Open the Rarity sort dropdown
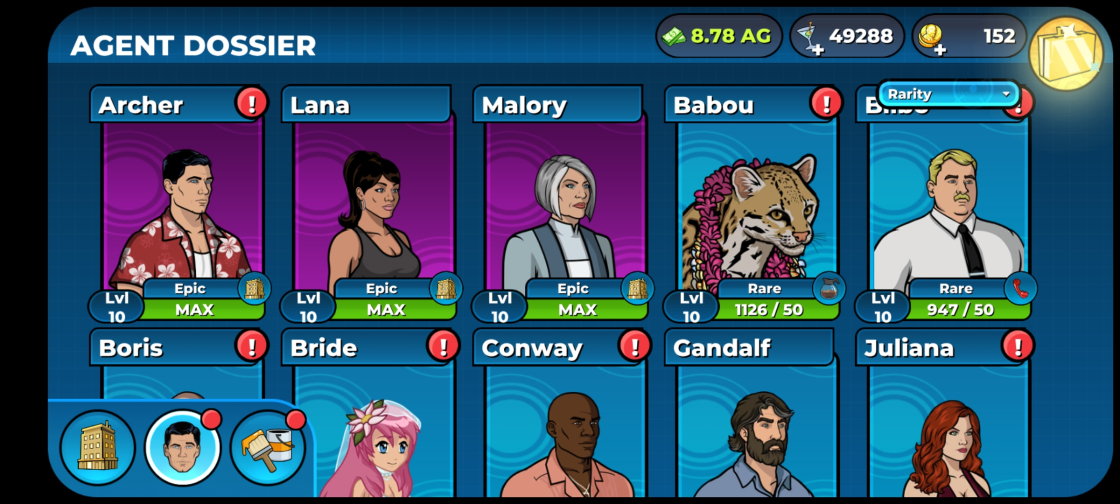The width and height of the screenshot is (1120, 504). point(948,94)
